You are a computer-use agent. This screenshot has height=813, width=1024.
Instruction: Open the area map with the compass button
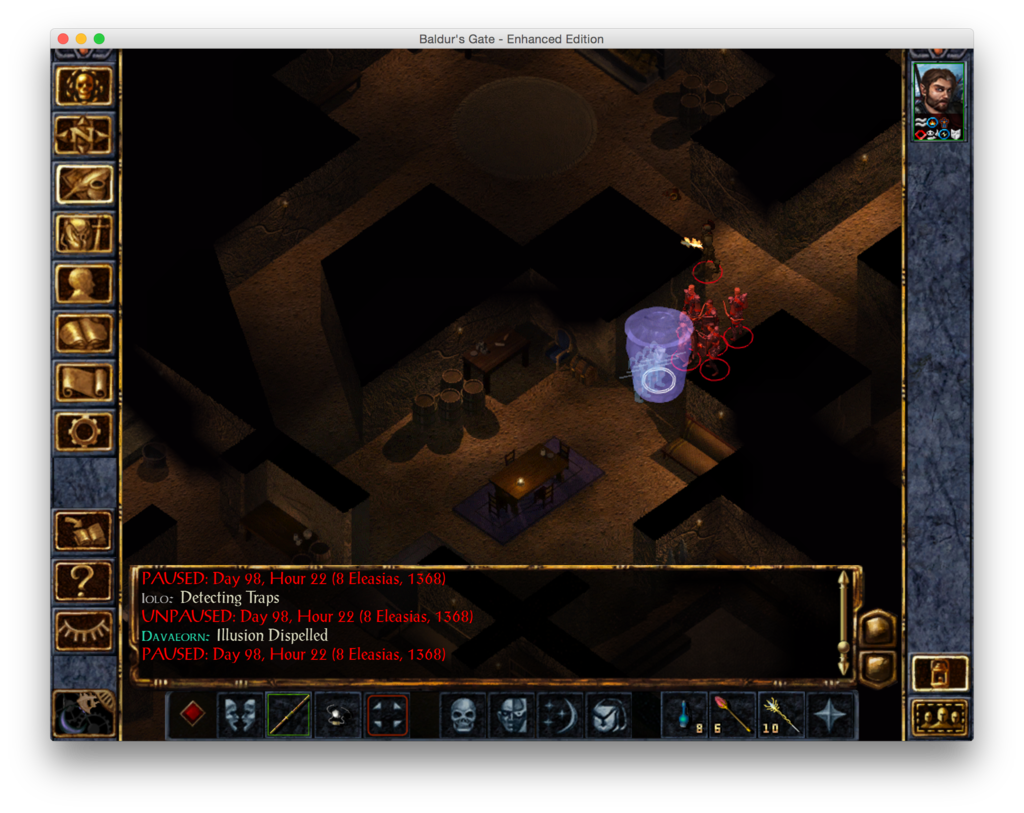click(x=84, y=136)
